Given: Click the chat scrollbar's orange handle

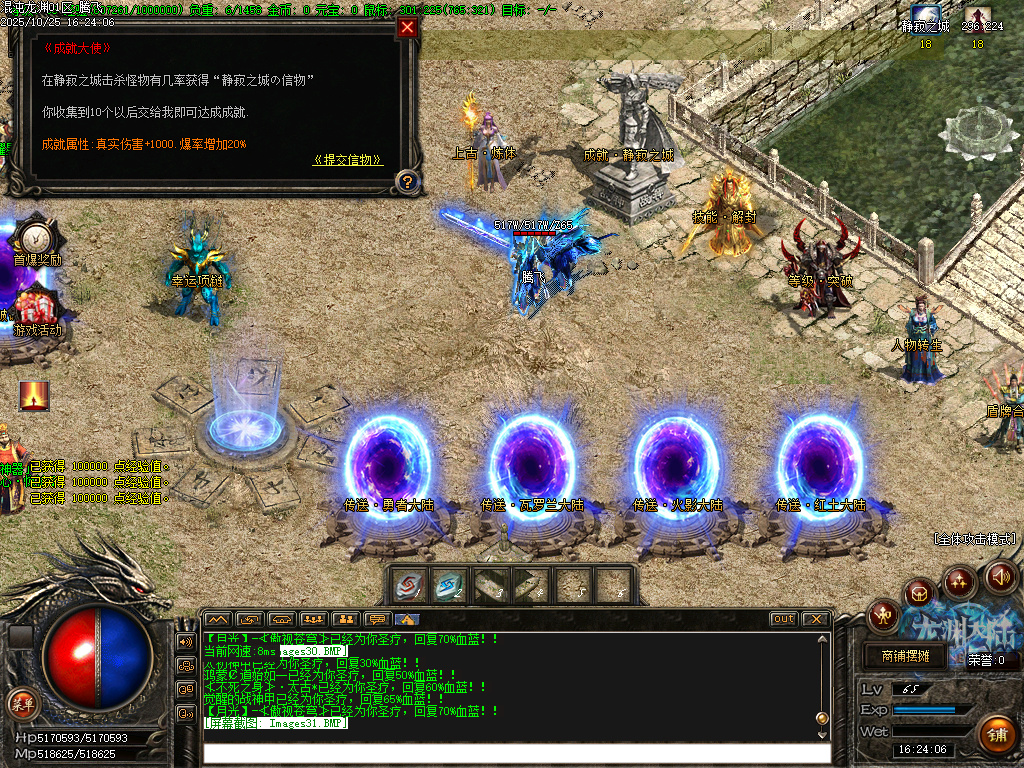Looking at the screenshot, I should [822, 718].
